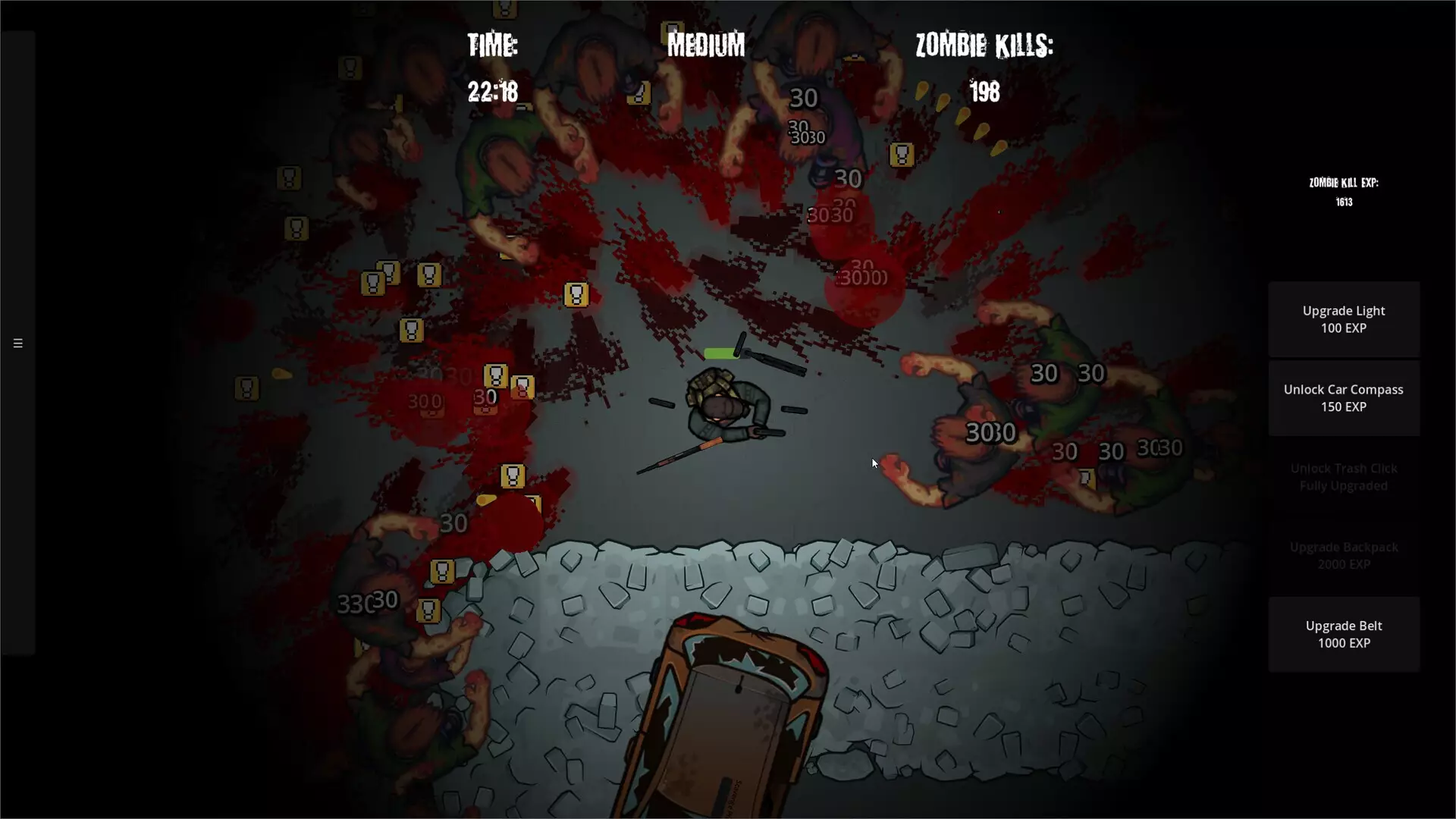
Task: Collect the ammo crate left of the player
Action: (x=525, y=386)
